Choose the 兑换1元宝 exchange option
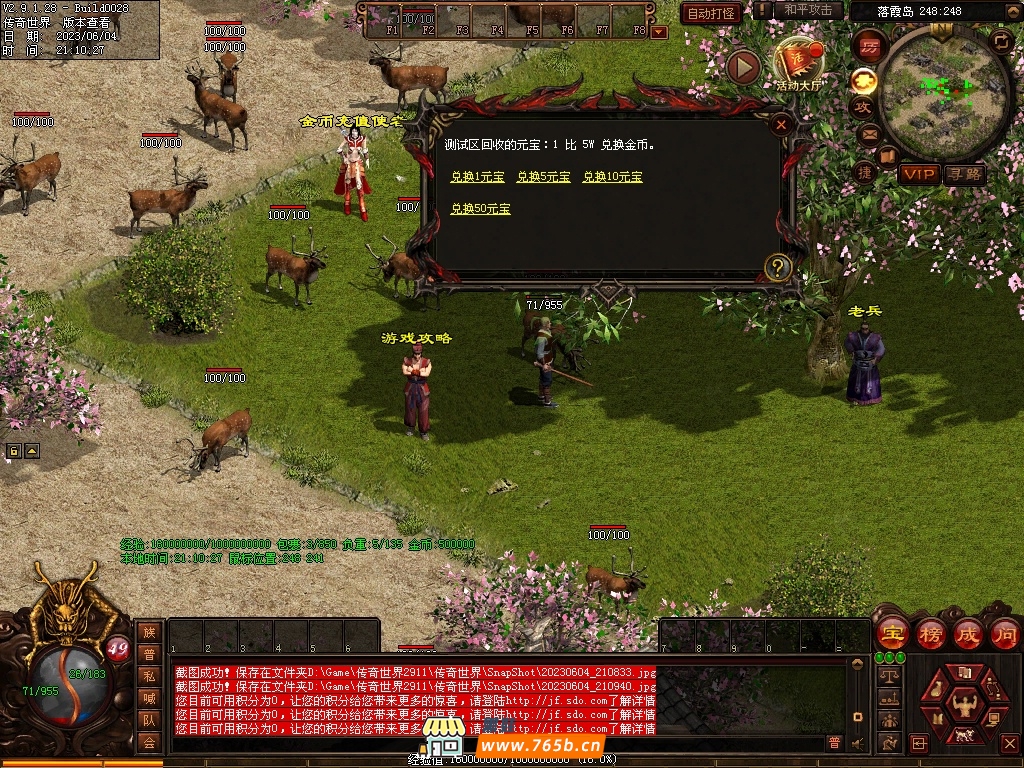This screenshot has width=1024, height=768. (477, 177)
